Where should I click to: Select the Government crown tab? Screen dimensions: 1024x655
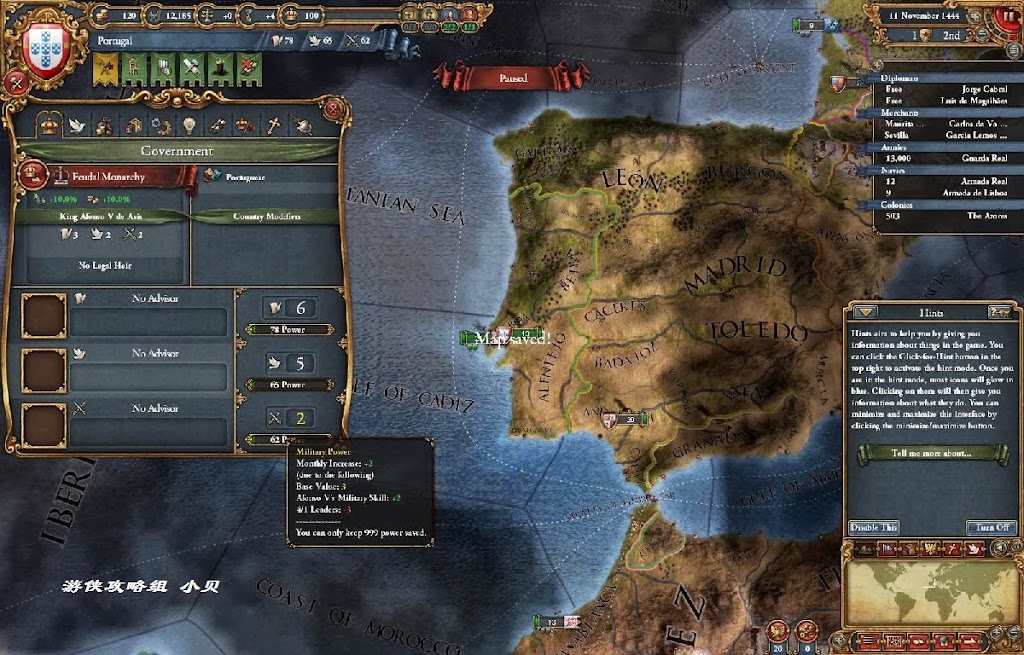(46, 124)
